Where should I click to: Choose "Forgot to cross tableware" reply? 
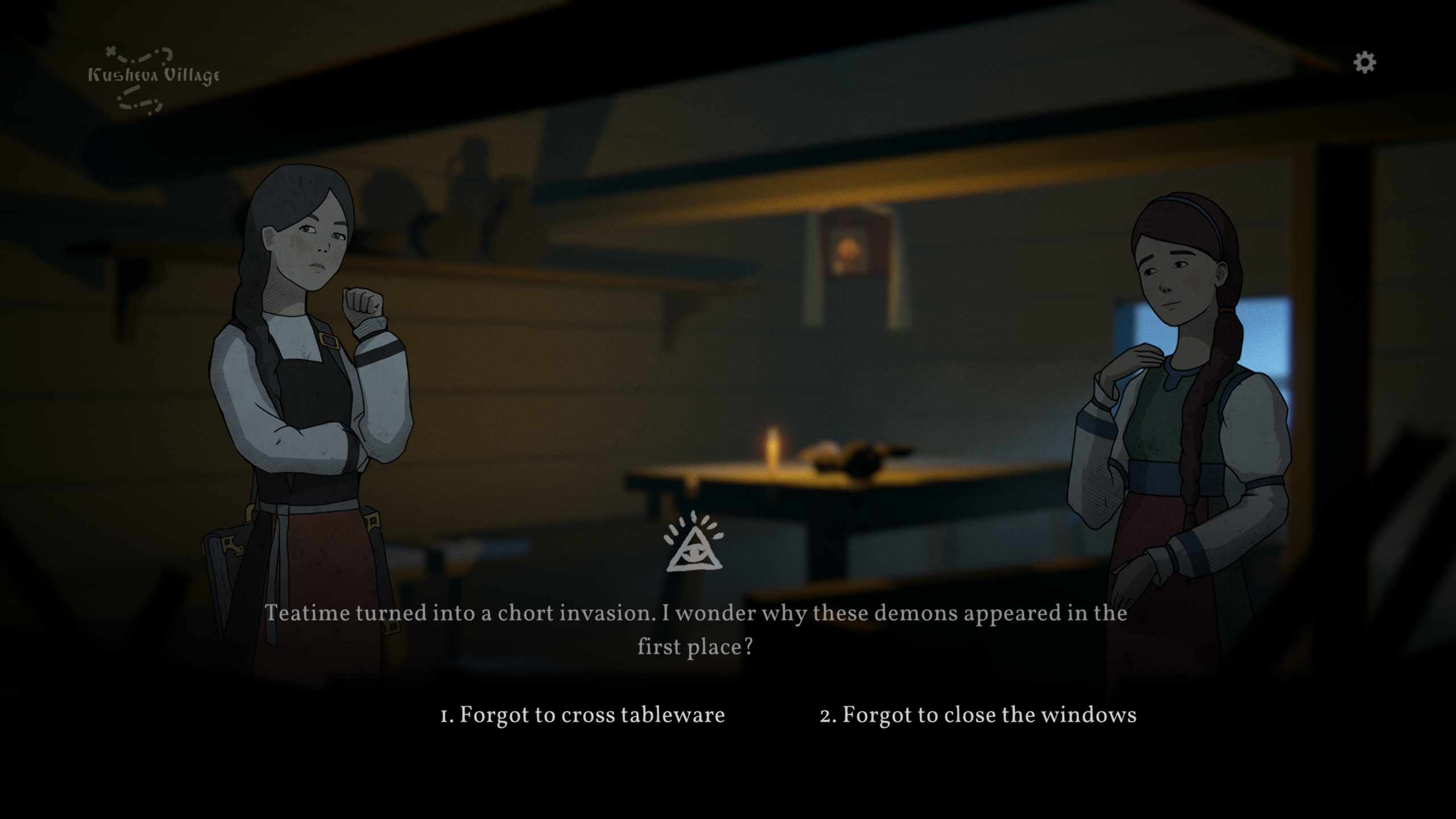click(x=582, y=715)
